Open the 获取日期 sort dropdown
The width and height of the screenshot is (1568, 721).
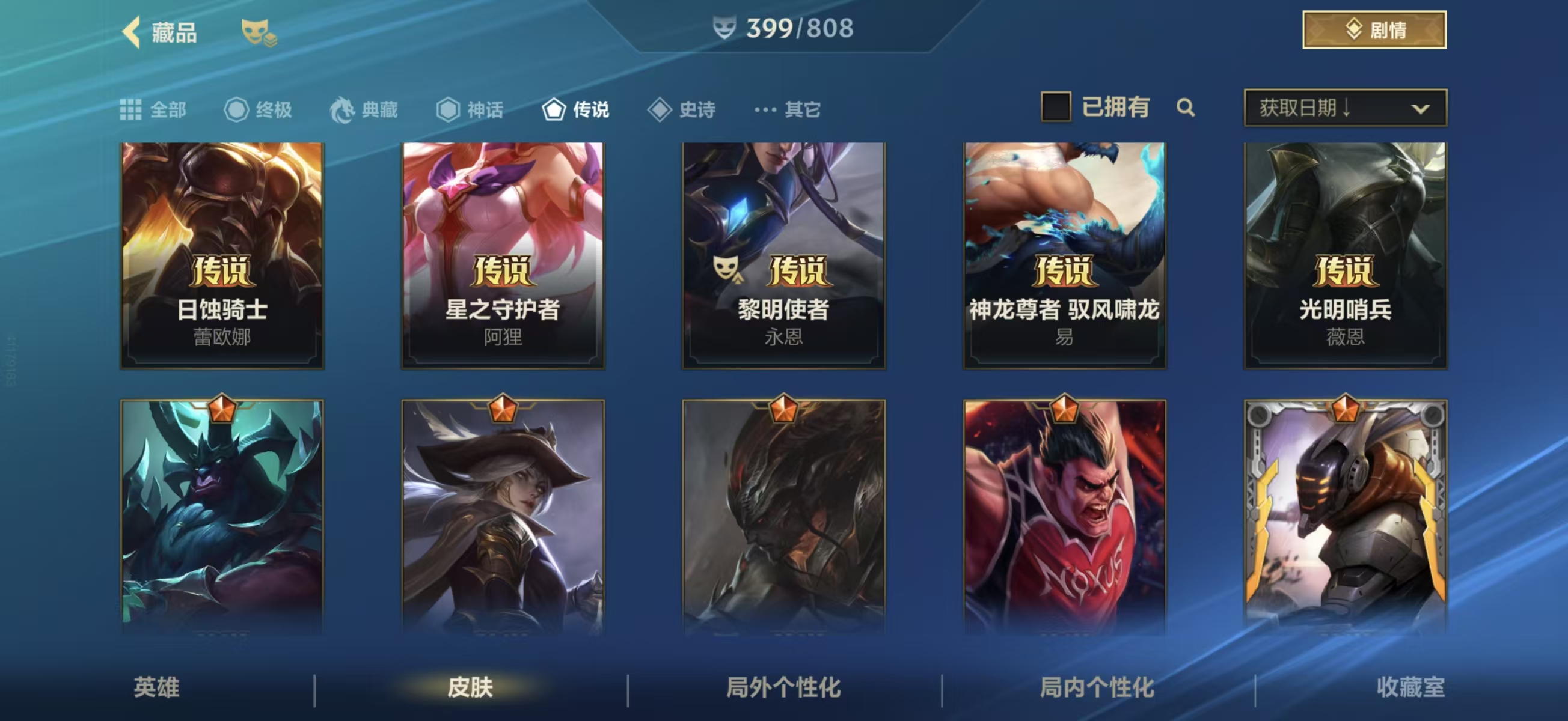1345,108
